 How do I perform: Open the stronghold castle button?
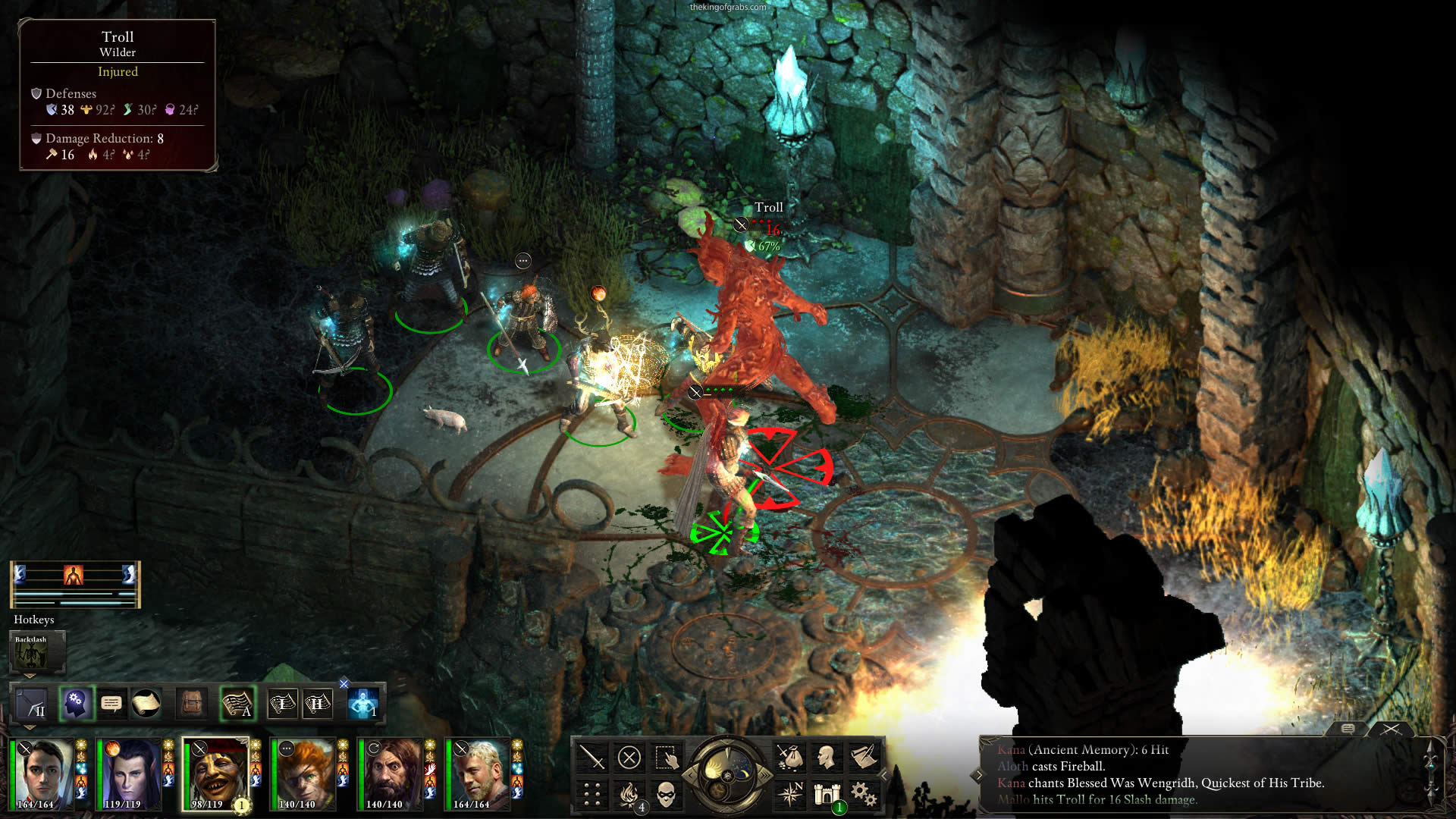point(827,794)
